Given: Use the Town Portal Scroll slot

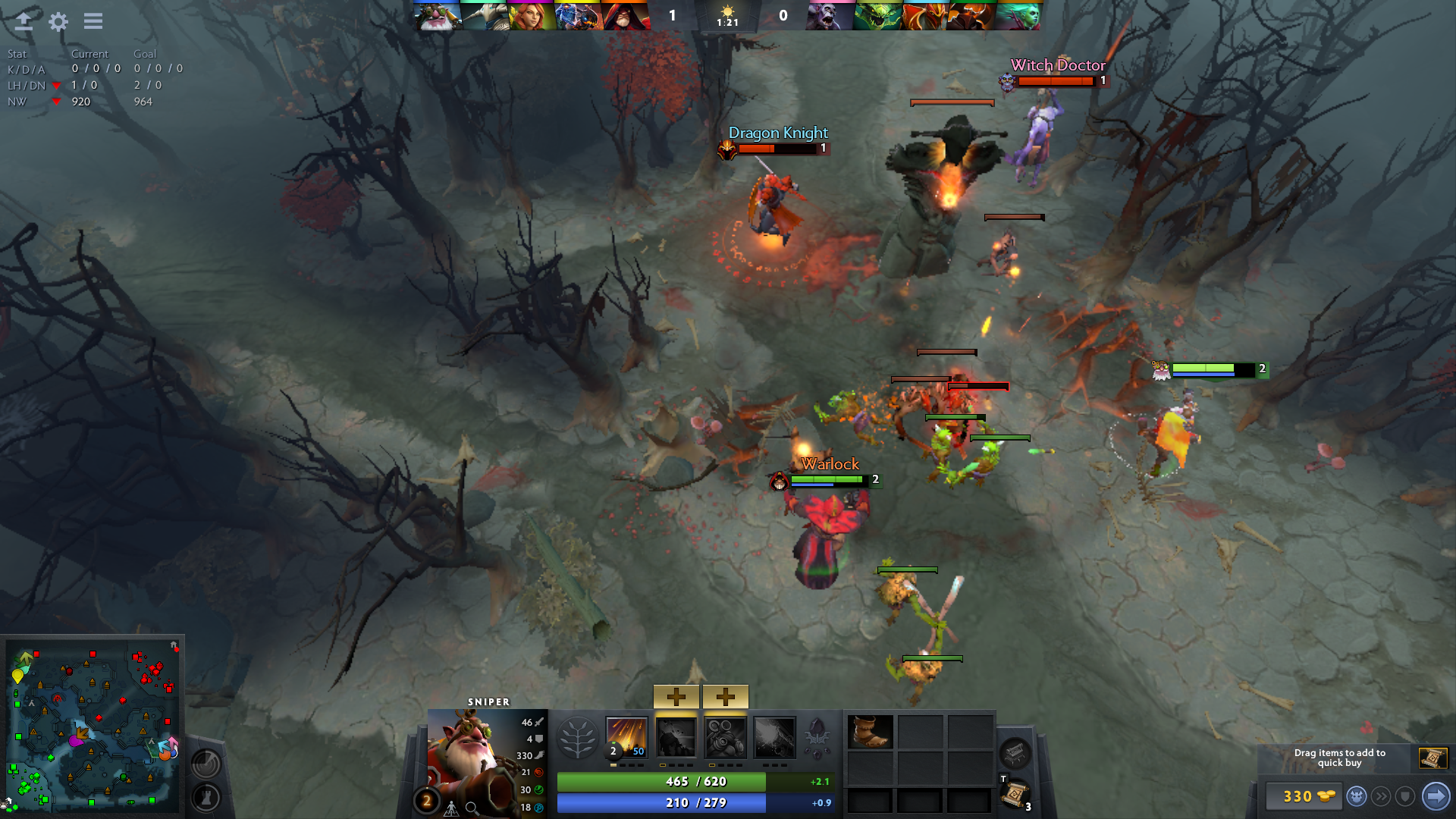Looking at the screenshot, I should [x=1014, y=794].
